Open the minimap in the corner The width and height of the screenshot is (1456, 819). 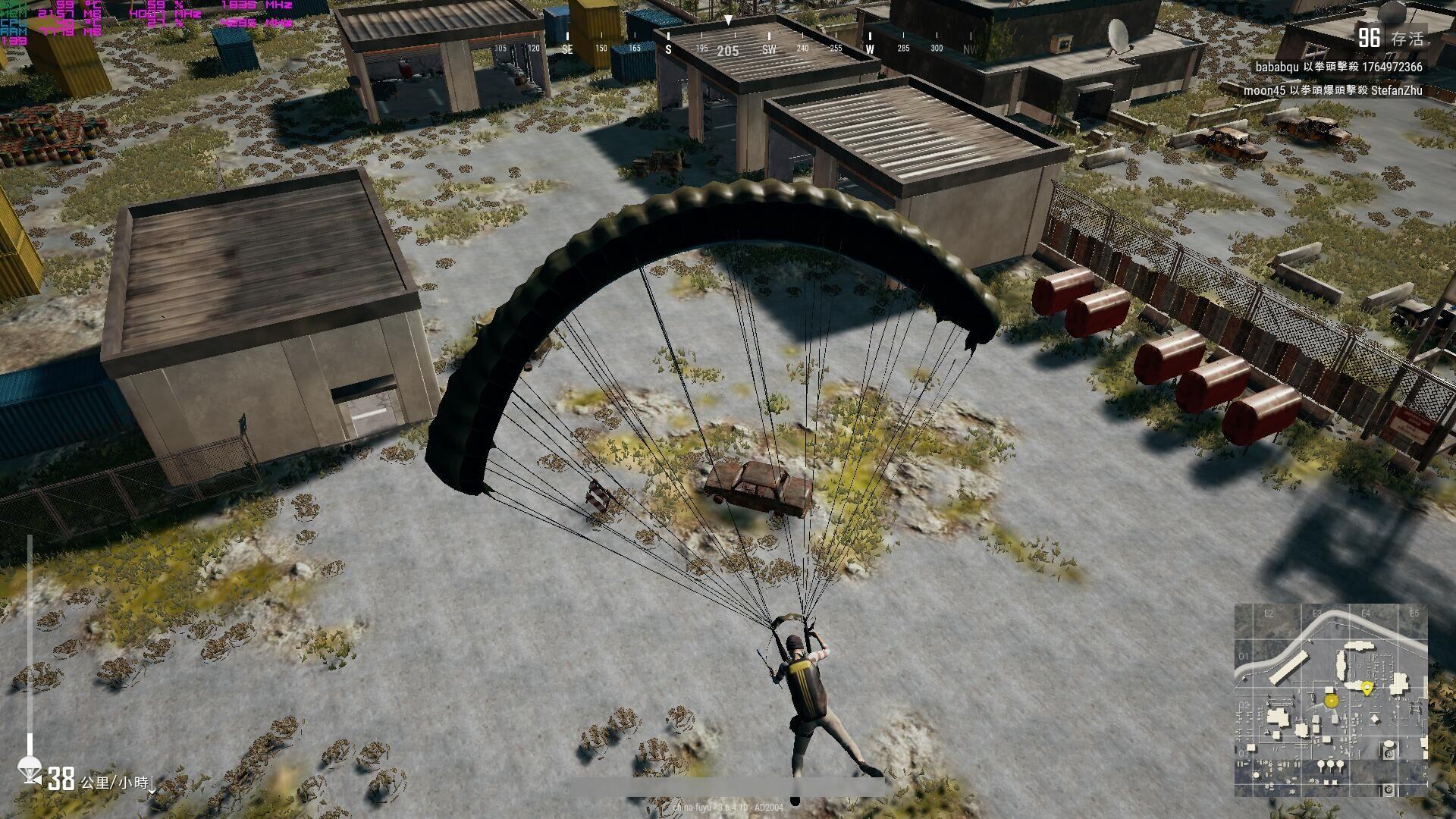point(1331,701)
